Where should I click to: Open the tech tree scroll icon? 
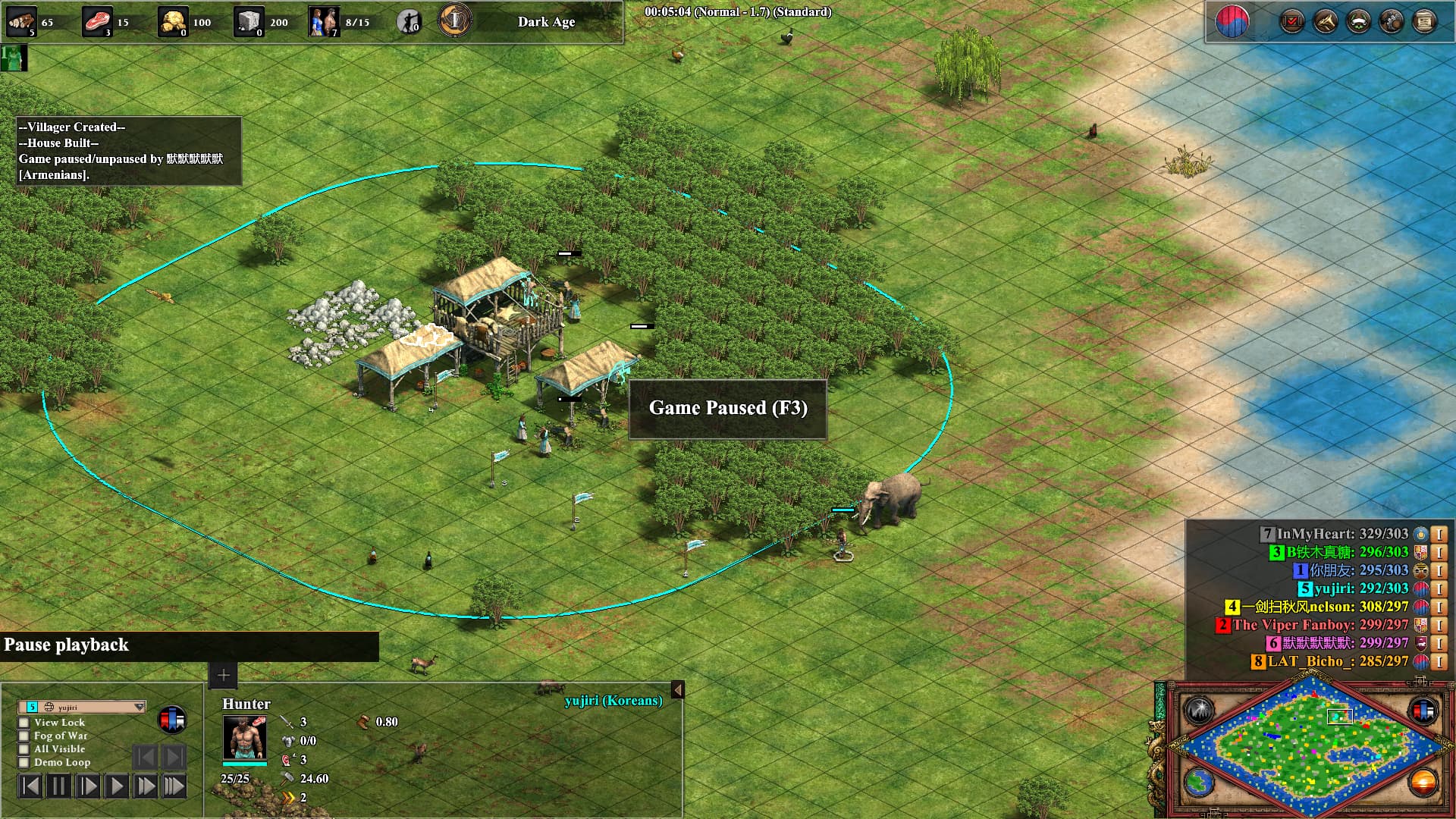(x=1424, y=21)
